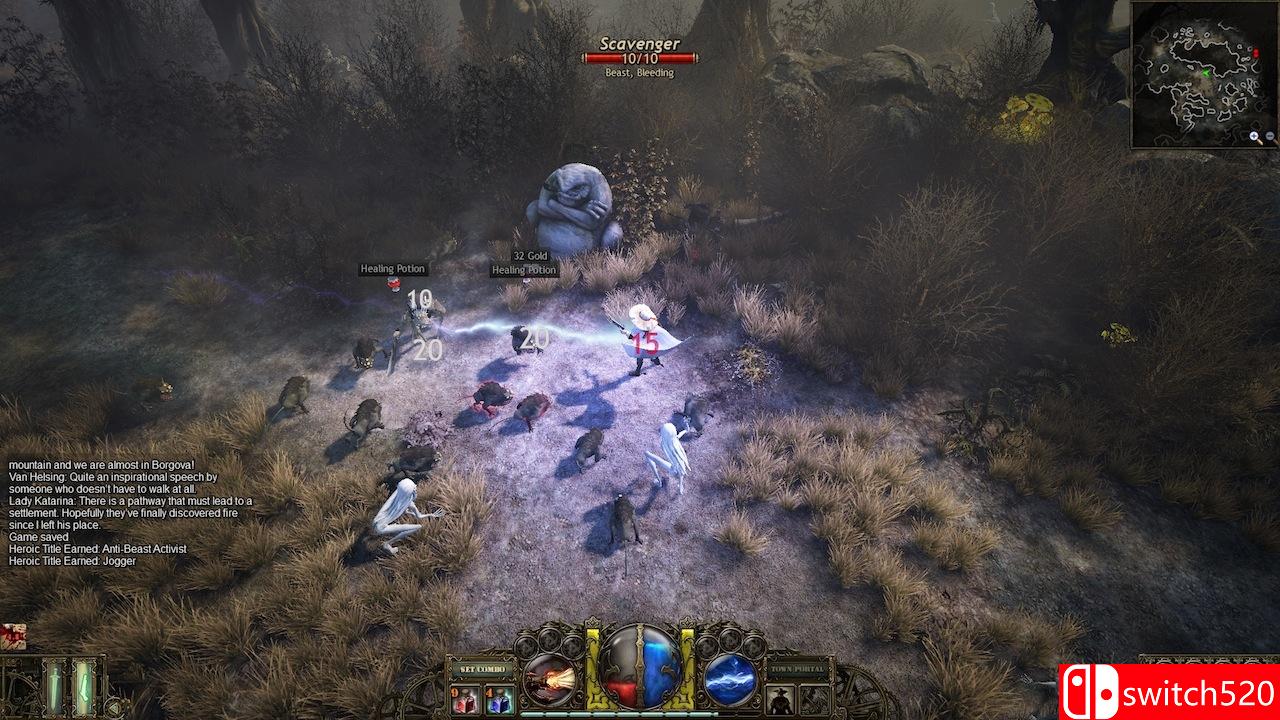Zoom in the minimap
This screenshot has width=1280, height=720.
coord(1255,138)
